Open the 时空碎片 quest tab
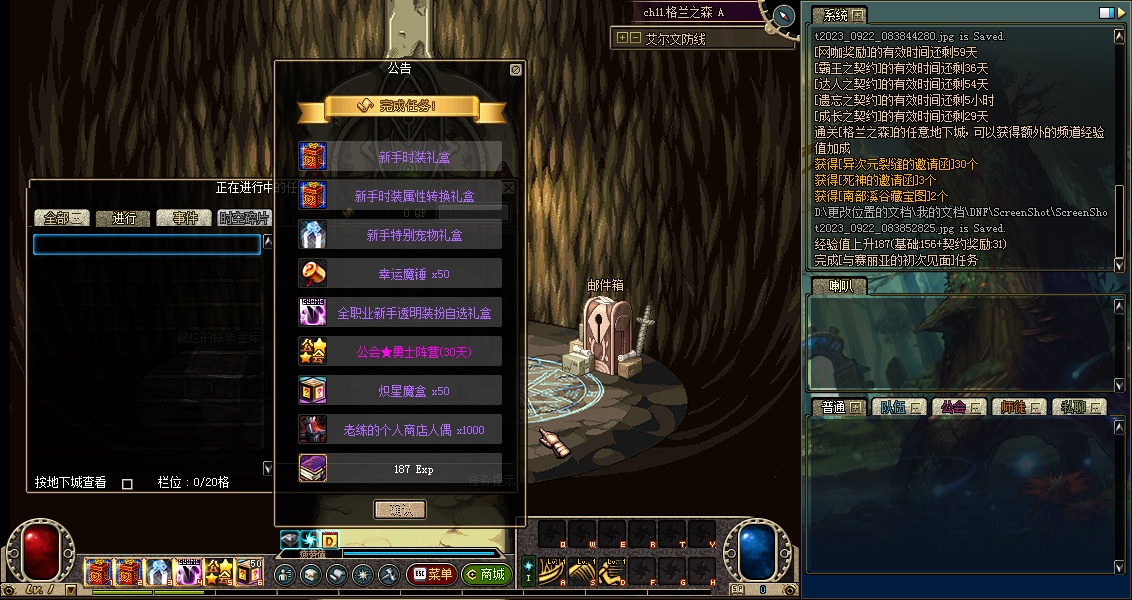Image resolution: width=1132 pixels, height=600 pixels. pos(244,218)
